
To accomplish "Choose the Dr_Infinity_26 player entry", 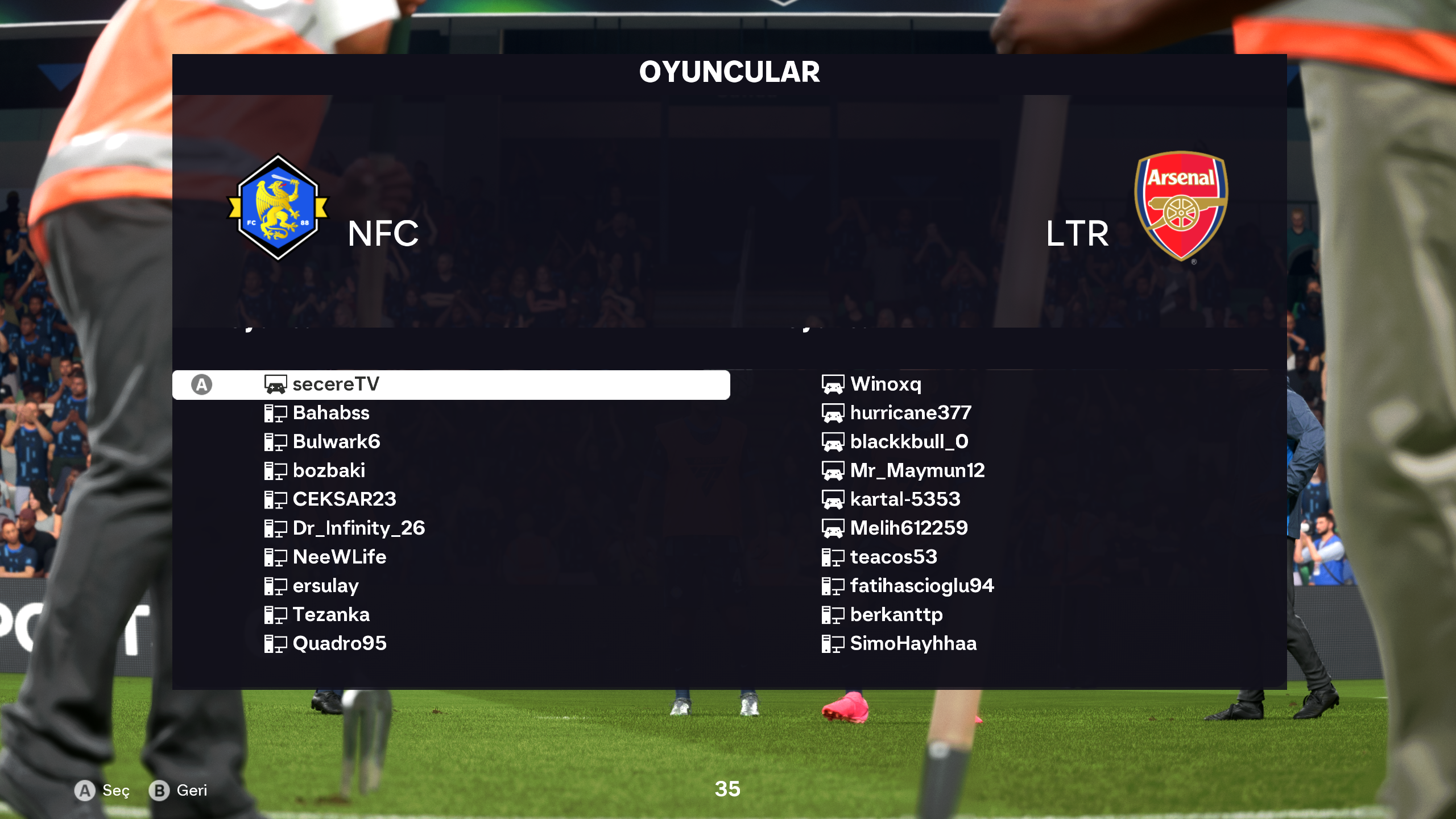I will [358, 528].
